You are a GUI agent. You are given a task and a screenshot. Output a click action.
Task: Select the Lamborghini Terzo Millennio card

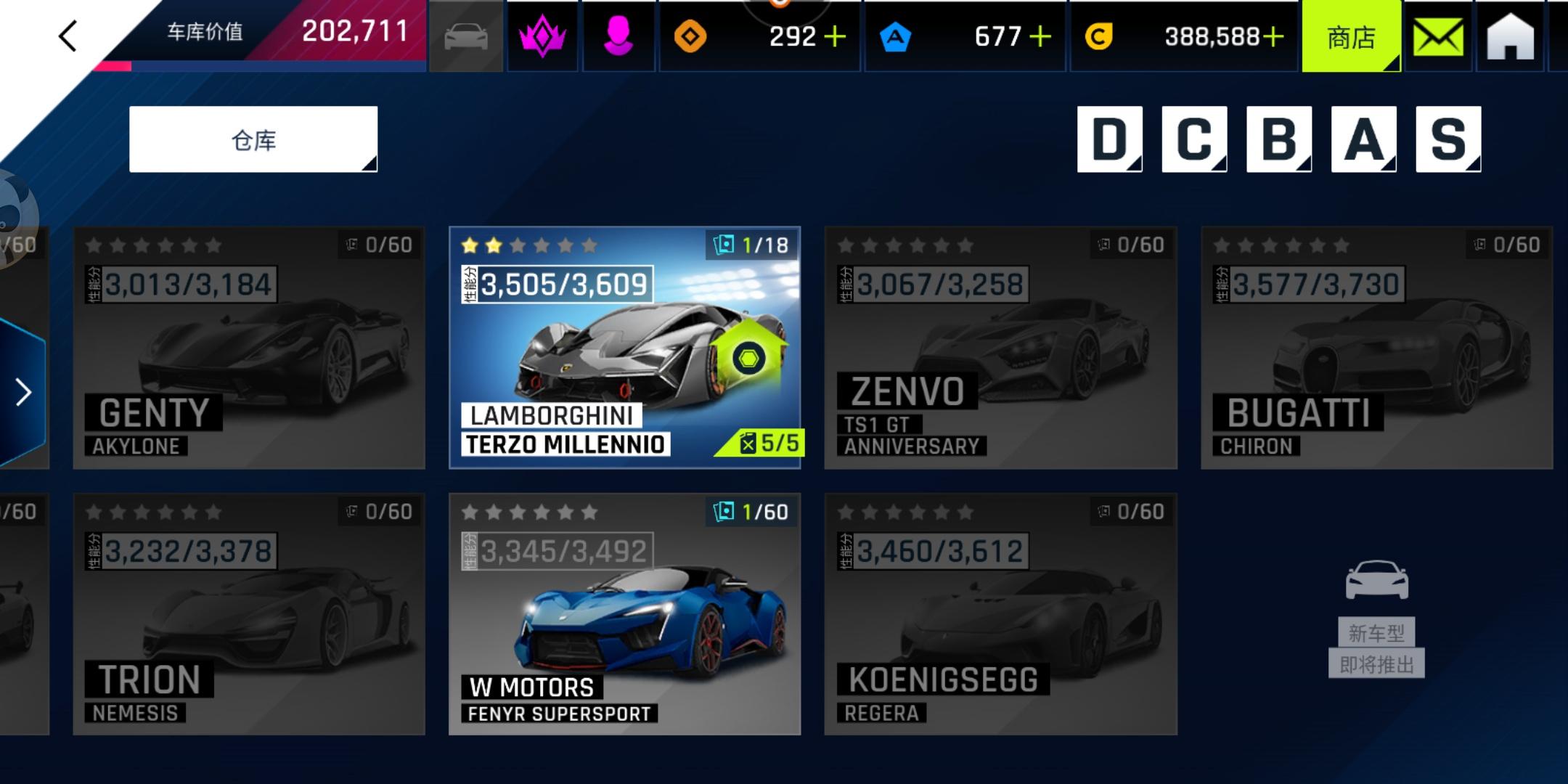click(x=624, y=348)
